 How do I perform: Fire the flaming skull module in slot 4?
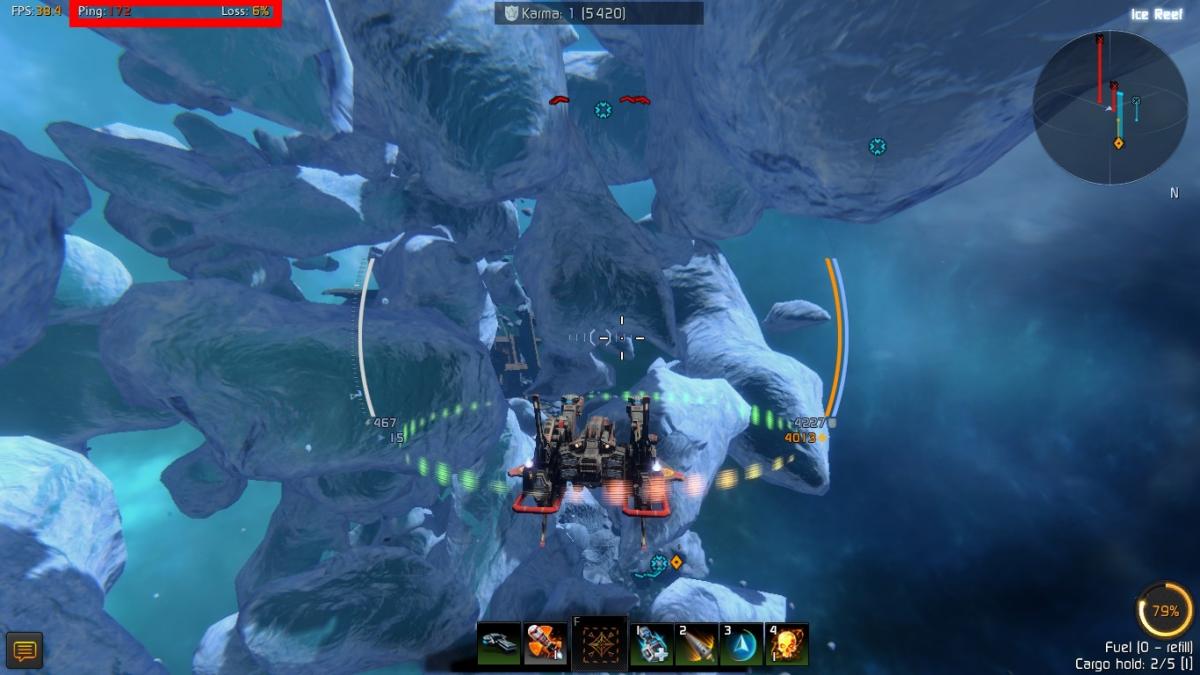pos(787,644)
